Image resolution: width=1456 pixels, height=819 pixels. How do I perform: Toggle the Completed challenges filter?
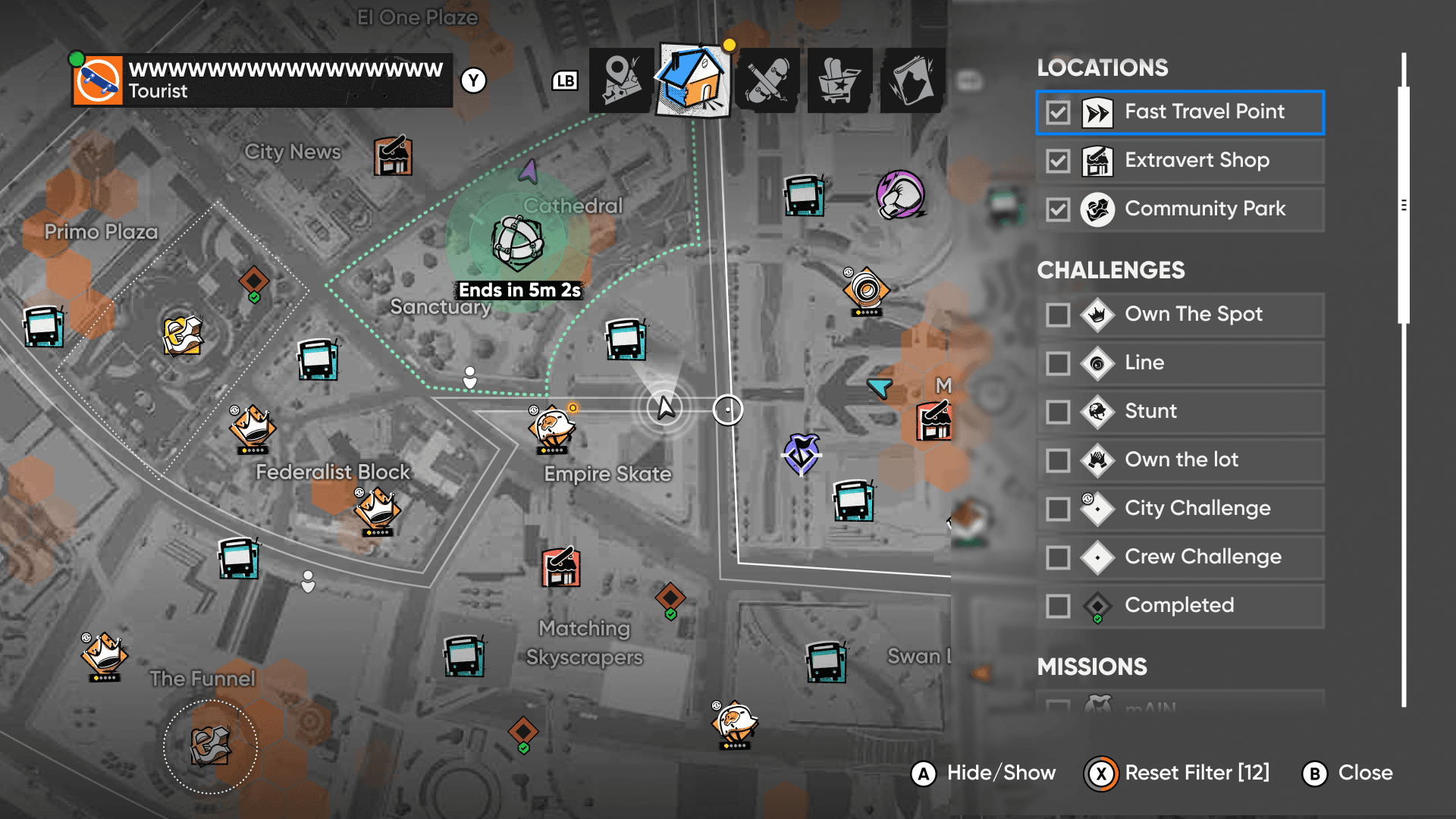[x=1058, y=606]
